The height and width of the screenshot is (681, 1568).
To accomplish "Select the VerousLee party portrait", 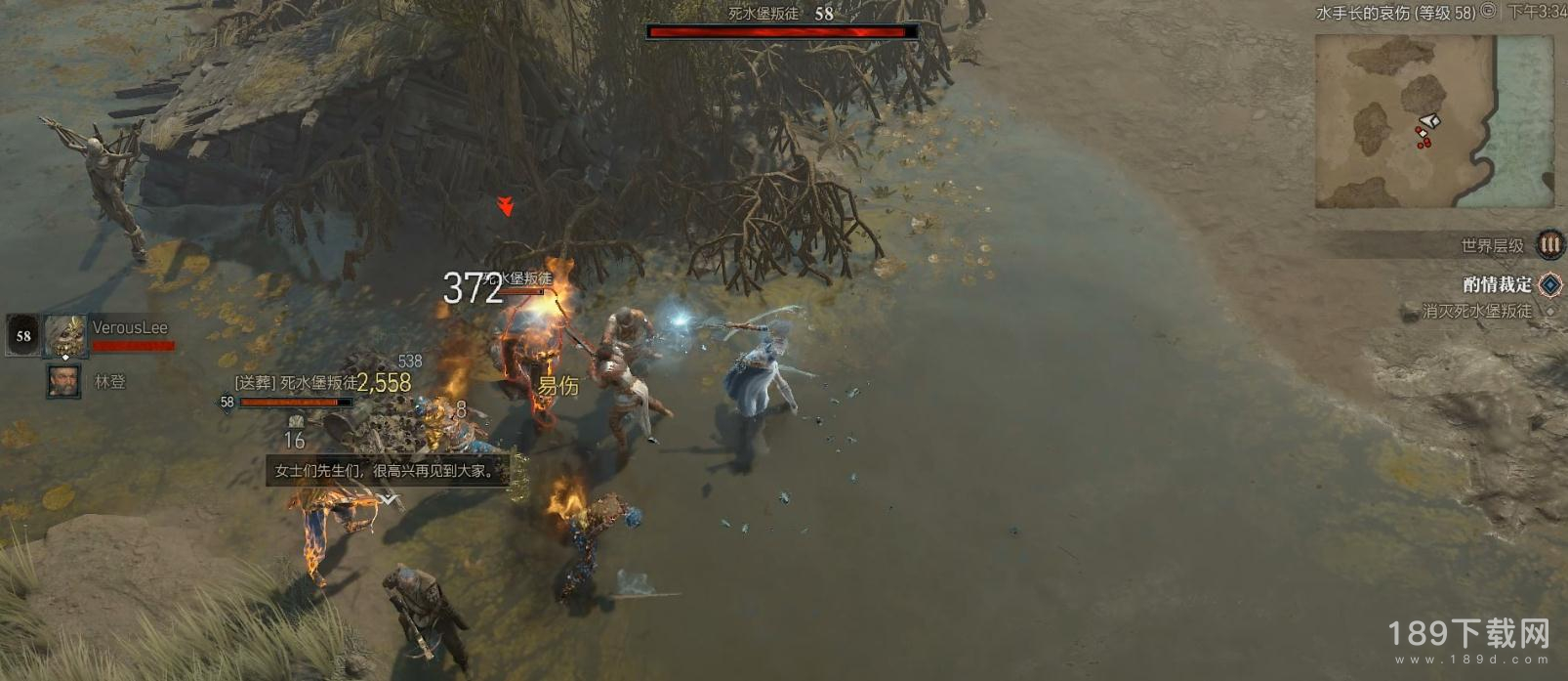I will tap(65, 335).
